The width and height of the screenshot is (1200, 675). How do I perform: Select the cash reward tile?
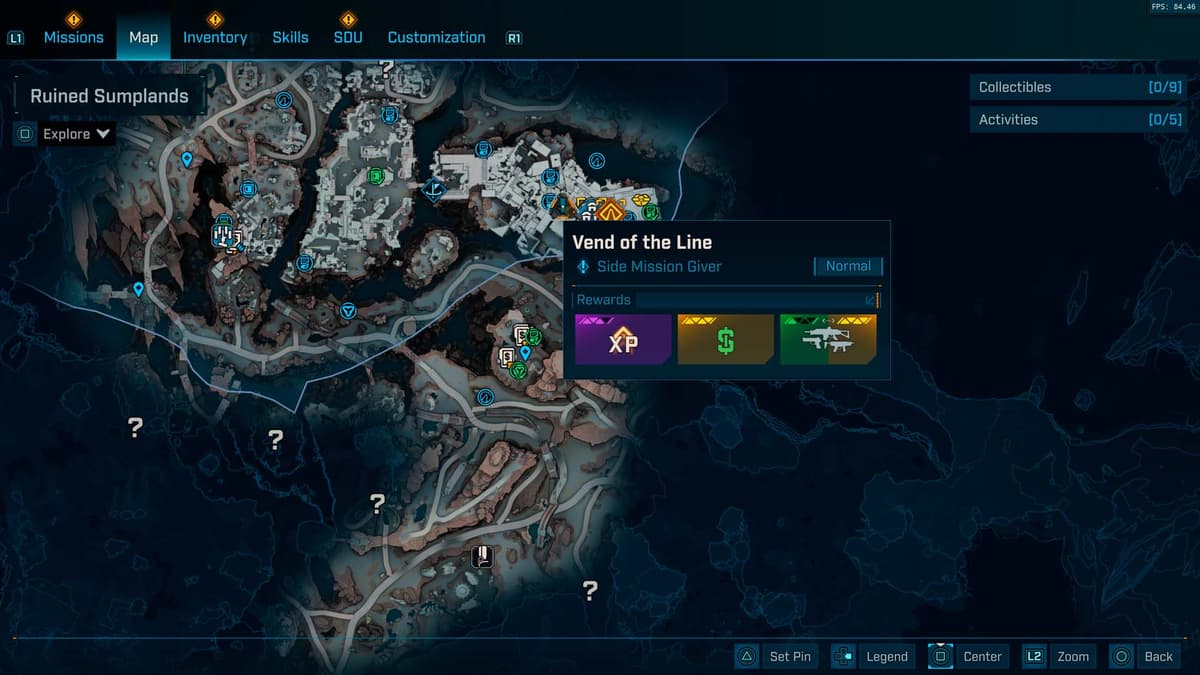pos(726,340)
